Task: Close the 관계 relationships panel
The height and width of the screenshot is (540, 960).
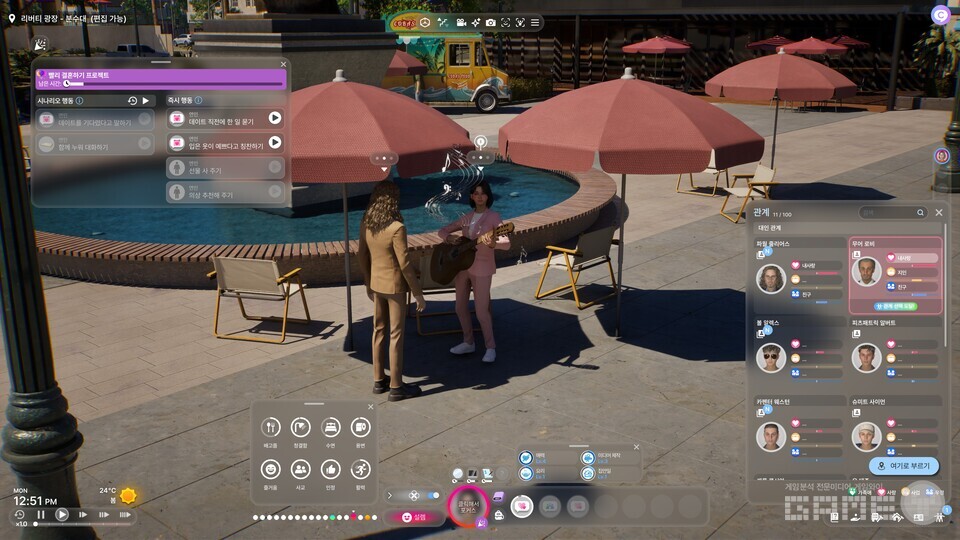Action: click(x=939, y=212)
